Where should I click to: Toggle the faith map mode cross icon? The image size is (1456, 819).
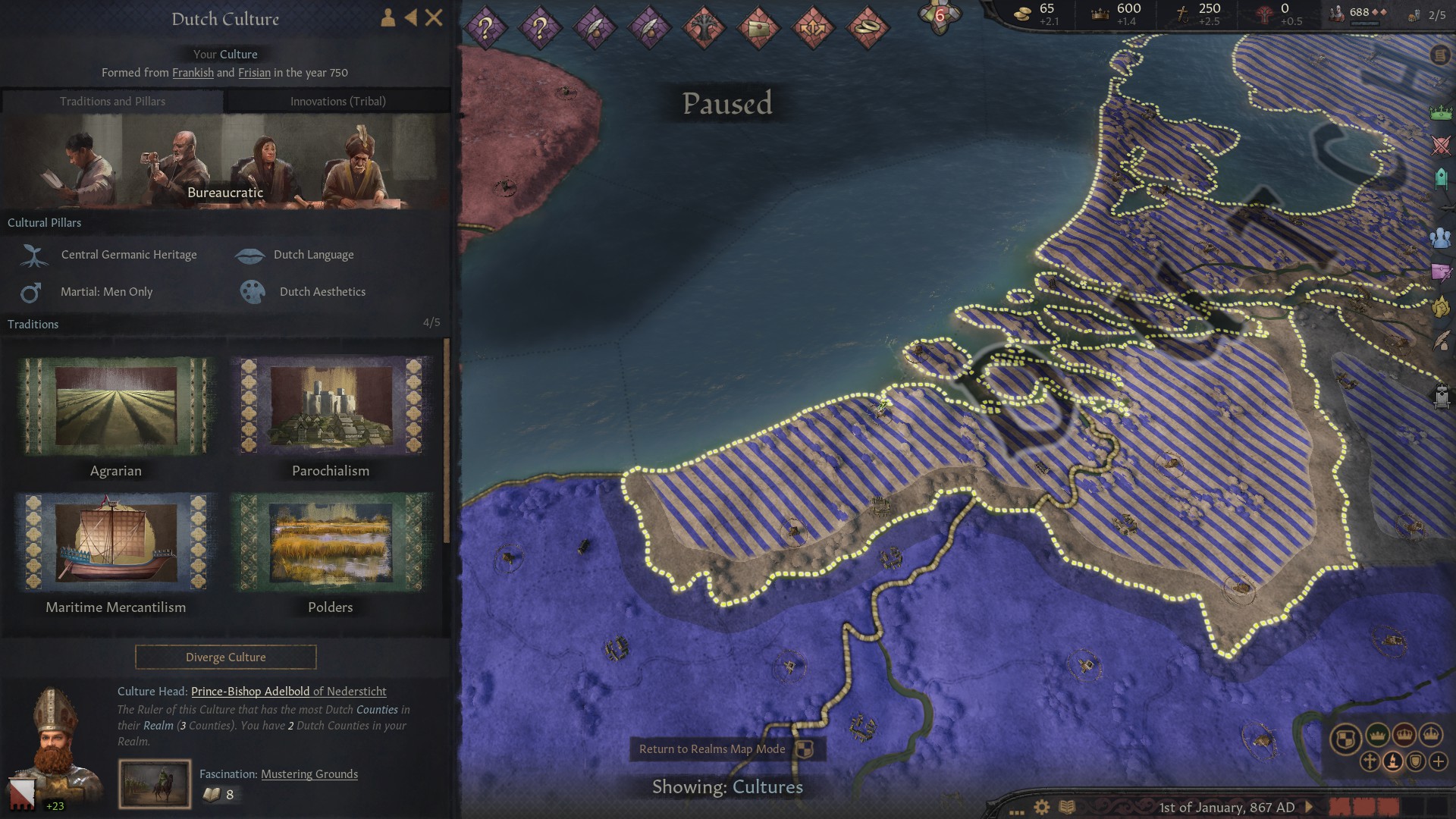pyautogui.click(x=1370, y=761)
